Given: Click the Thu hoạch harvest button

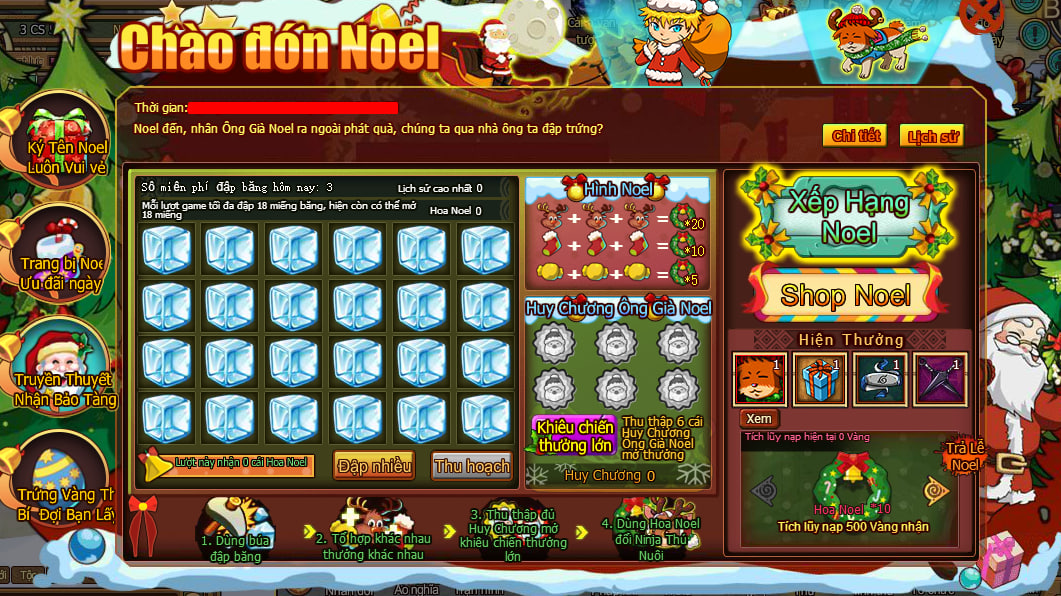Looking at the screenshot, I should pos(472,466).
